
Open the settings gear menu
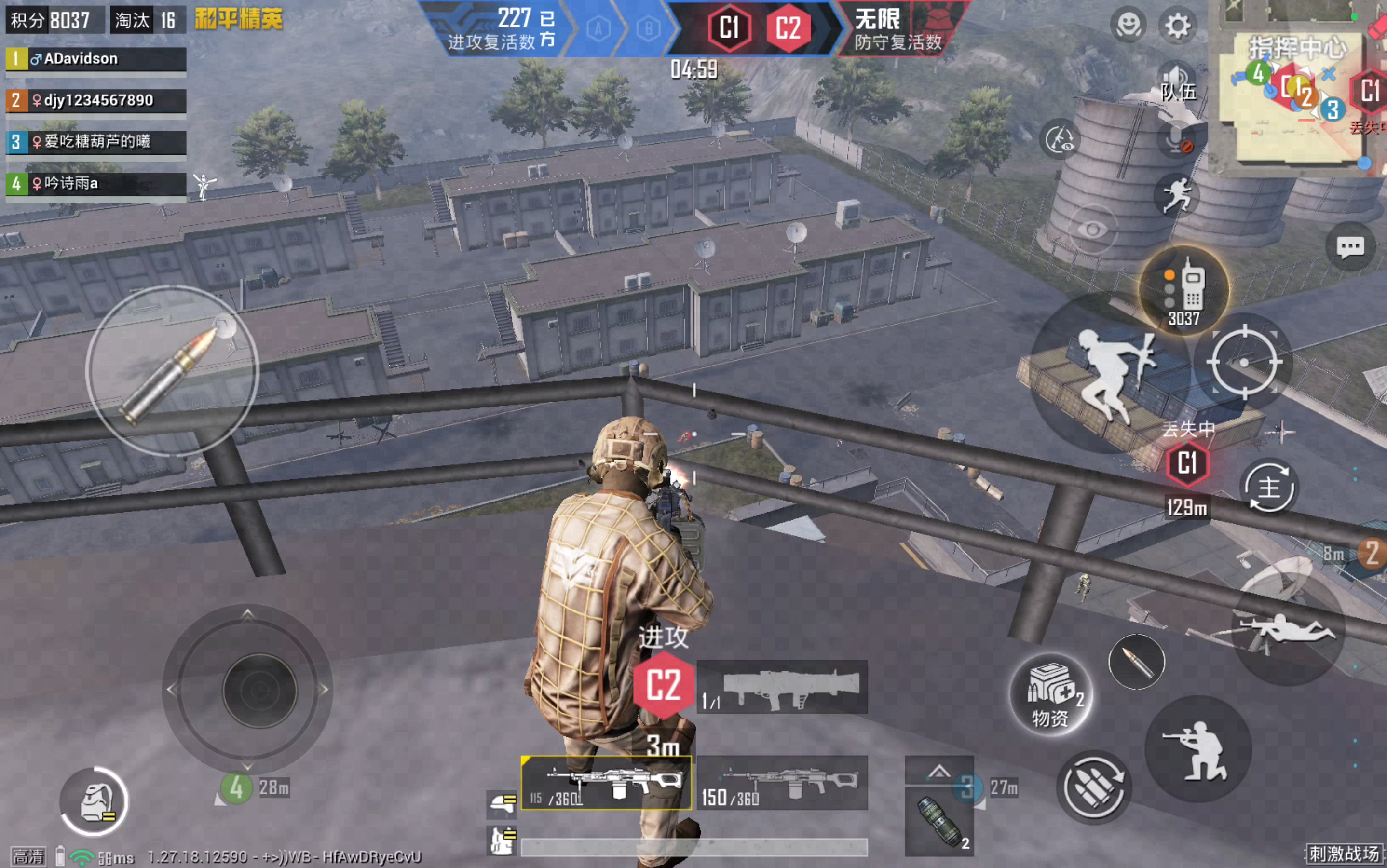point(1177,26)
